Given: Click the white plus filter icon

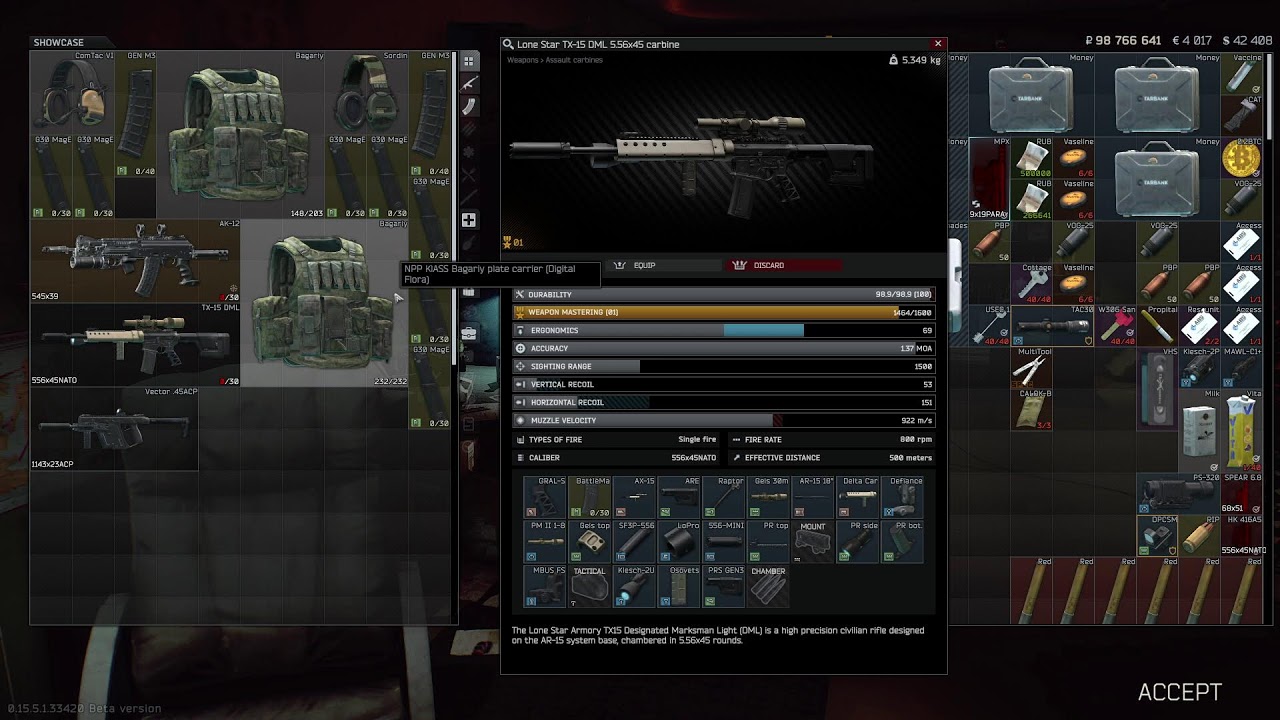Looking at the screenshot, I should pyautogui.click(x=468, y=220).
